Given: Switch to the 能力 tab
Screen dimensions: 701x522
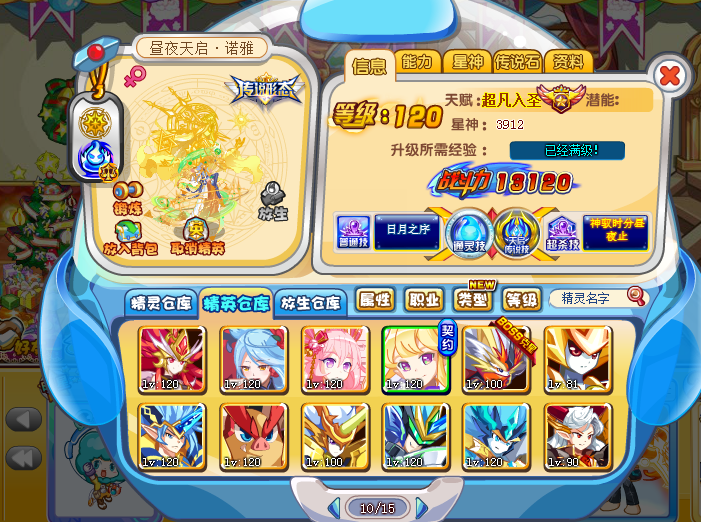Looking at the screenshot, I should 416,62.
